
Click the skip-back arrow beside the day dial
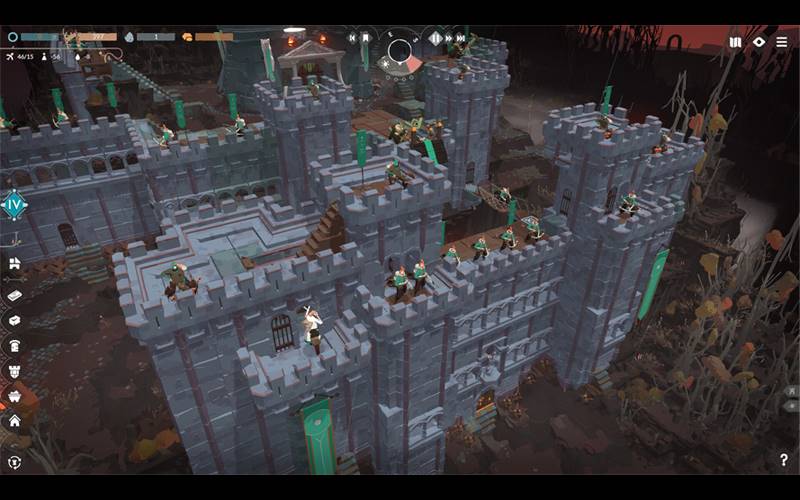tap(352, 38)
